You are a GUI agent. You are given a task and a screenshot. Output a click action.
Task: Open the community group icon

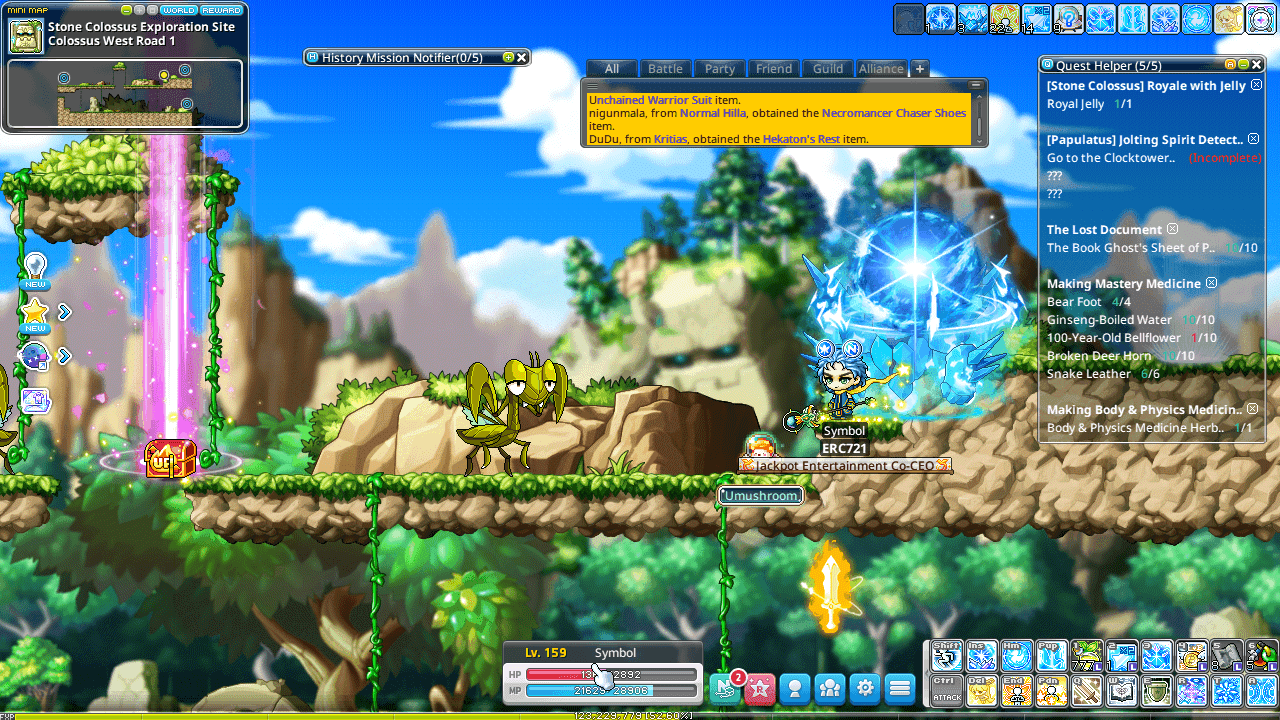(829, 688)
